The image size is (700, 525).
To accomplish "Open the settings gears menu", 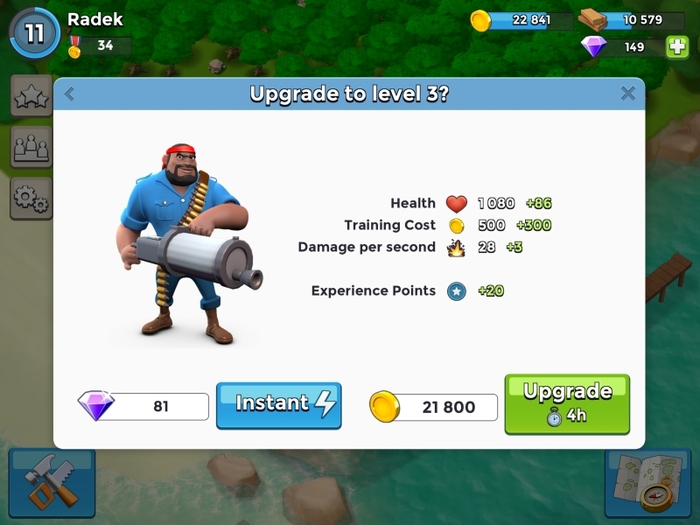I will 31,199.
